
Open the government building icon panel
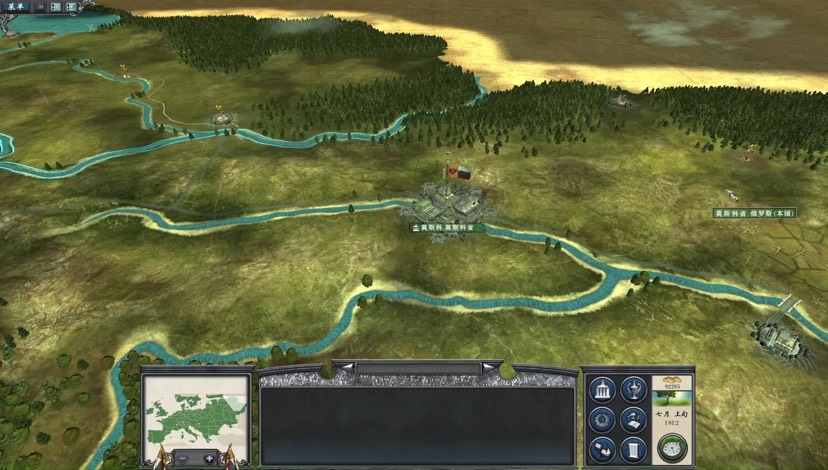pos(602,390)
